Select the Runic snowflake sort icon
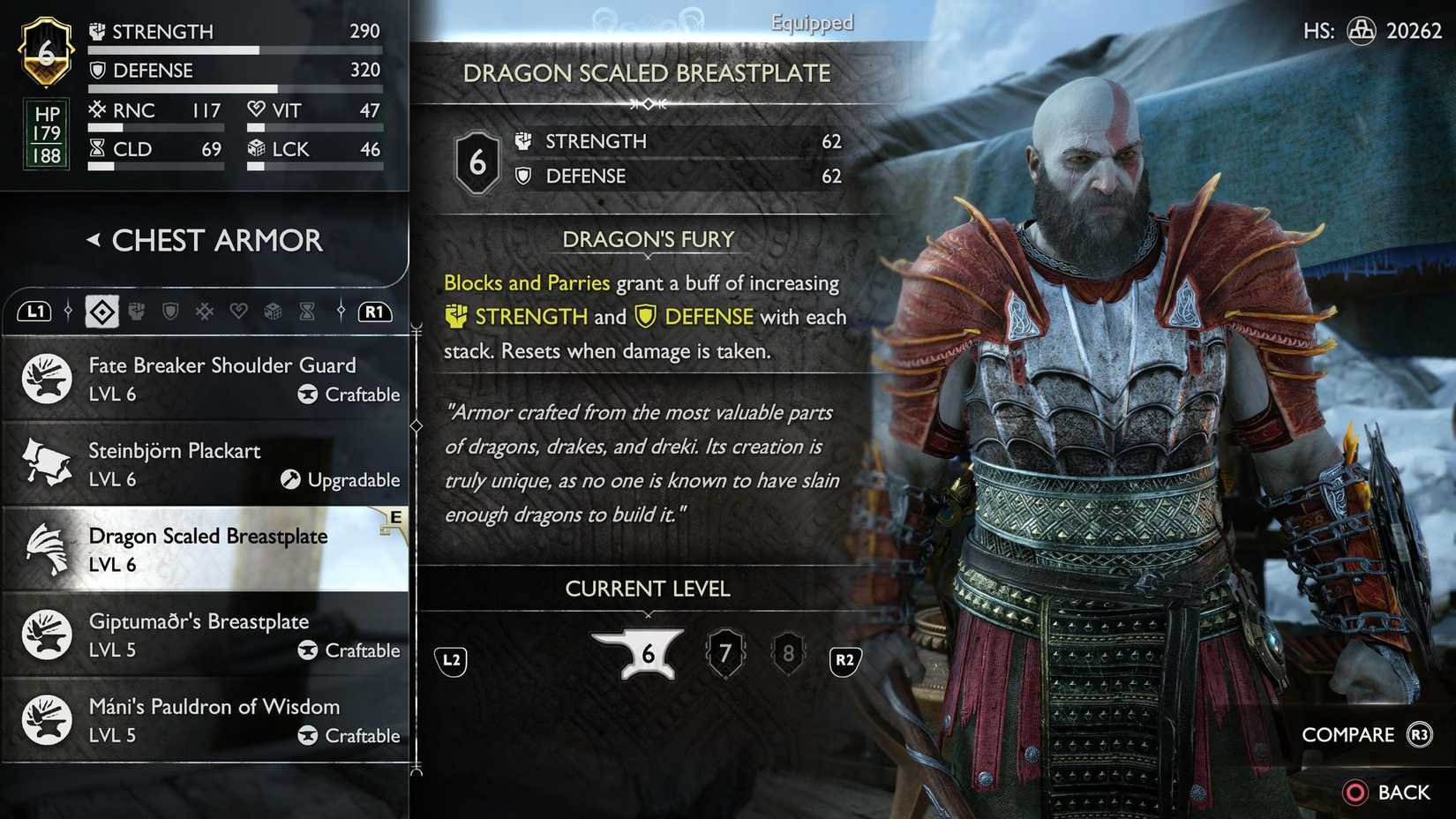Viewport: 1456px width, 819px height. pos(203,312)
